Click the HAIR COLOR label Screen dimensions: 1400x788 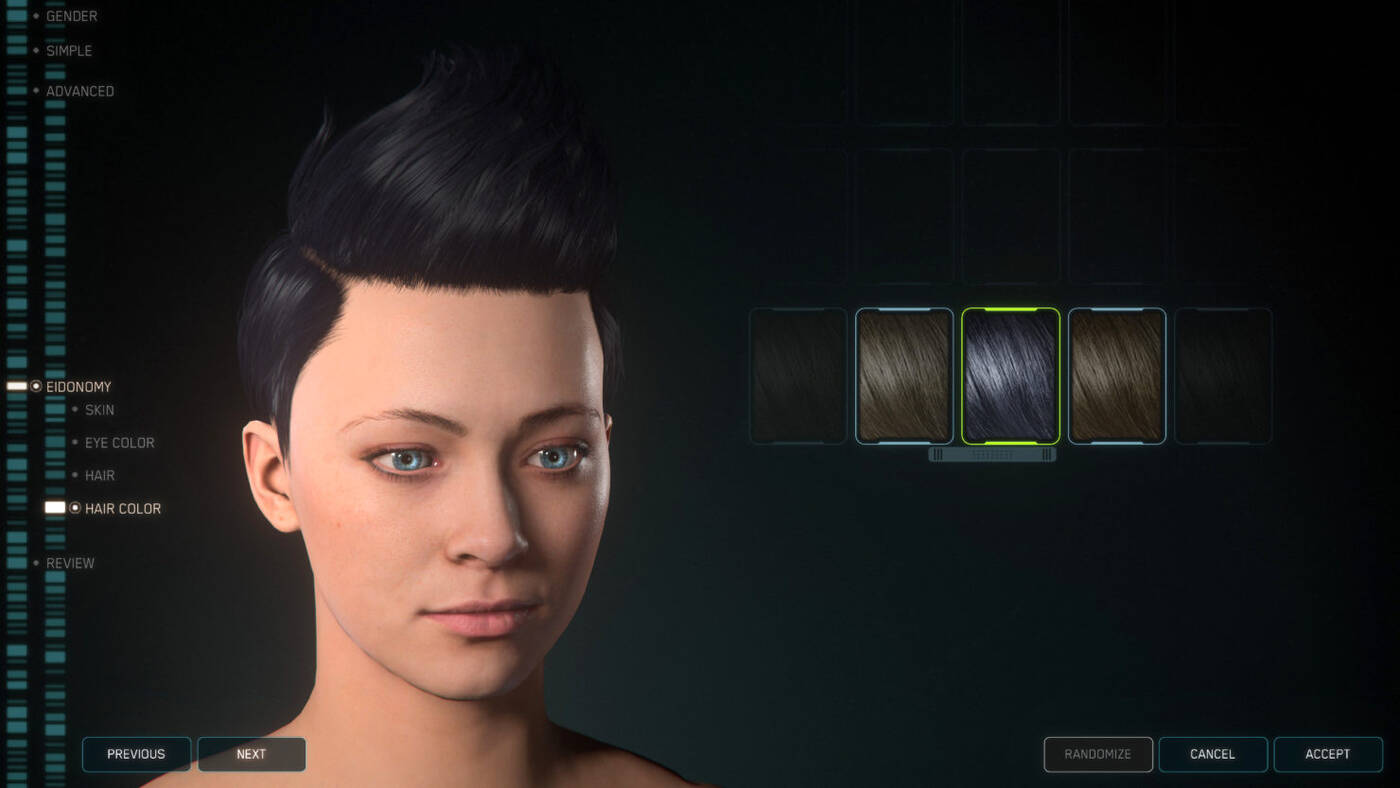tap(124, 508)
